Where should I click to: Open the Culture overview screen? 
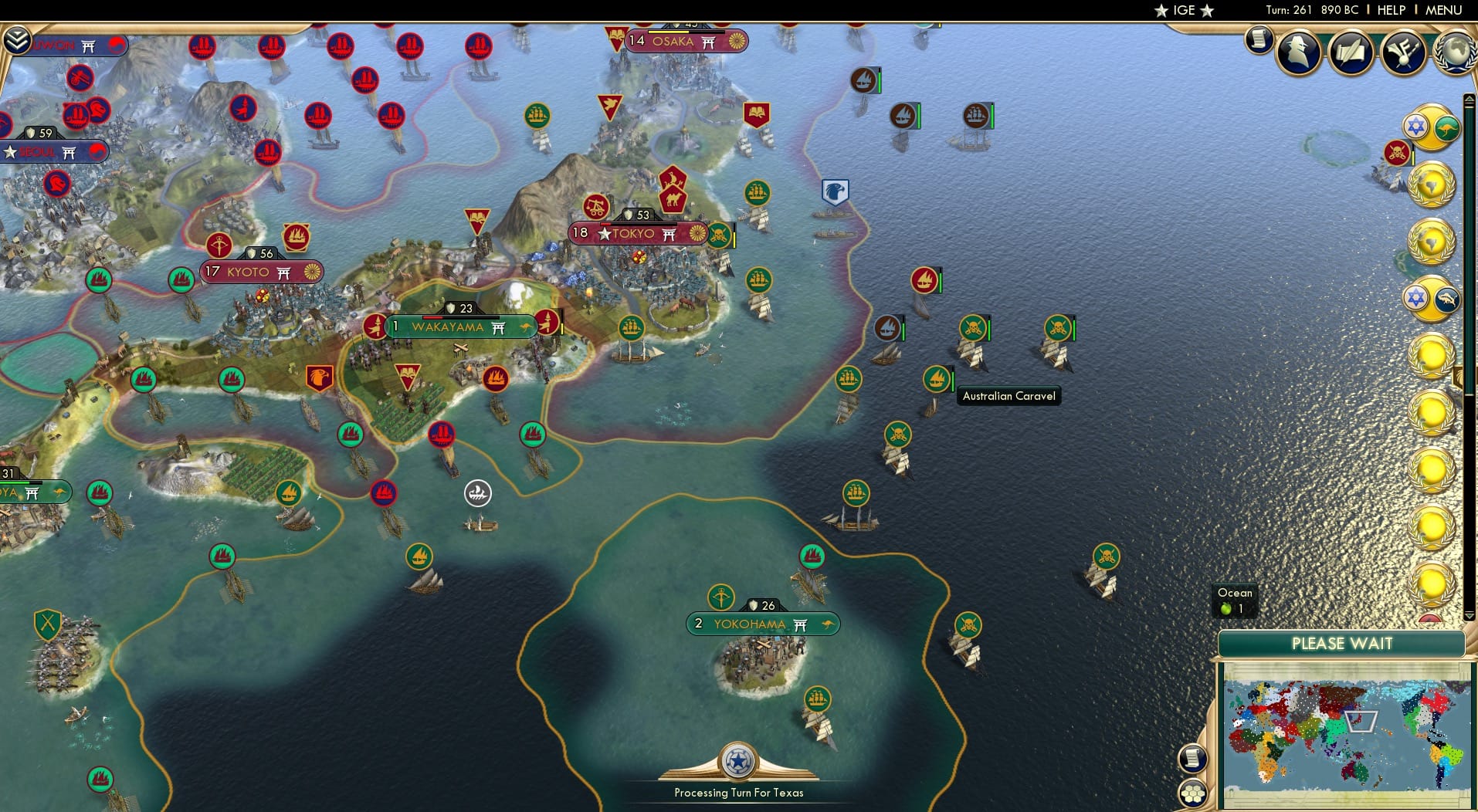1402,52
